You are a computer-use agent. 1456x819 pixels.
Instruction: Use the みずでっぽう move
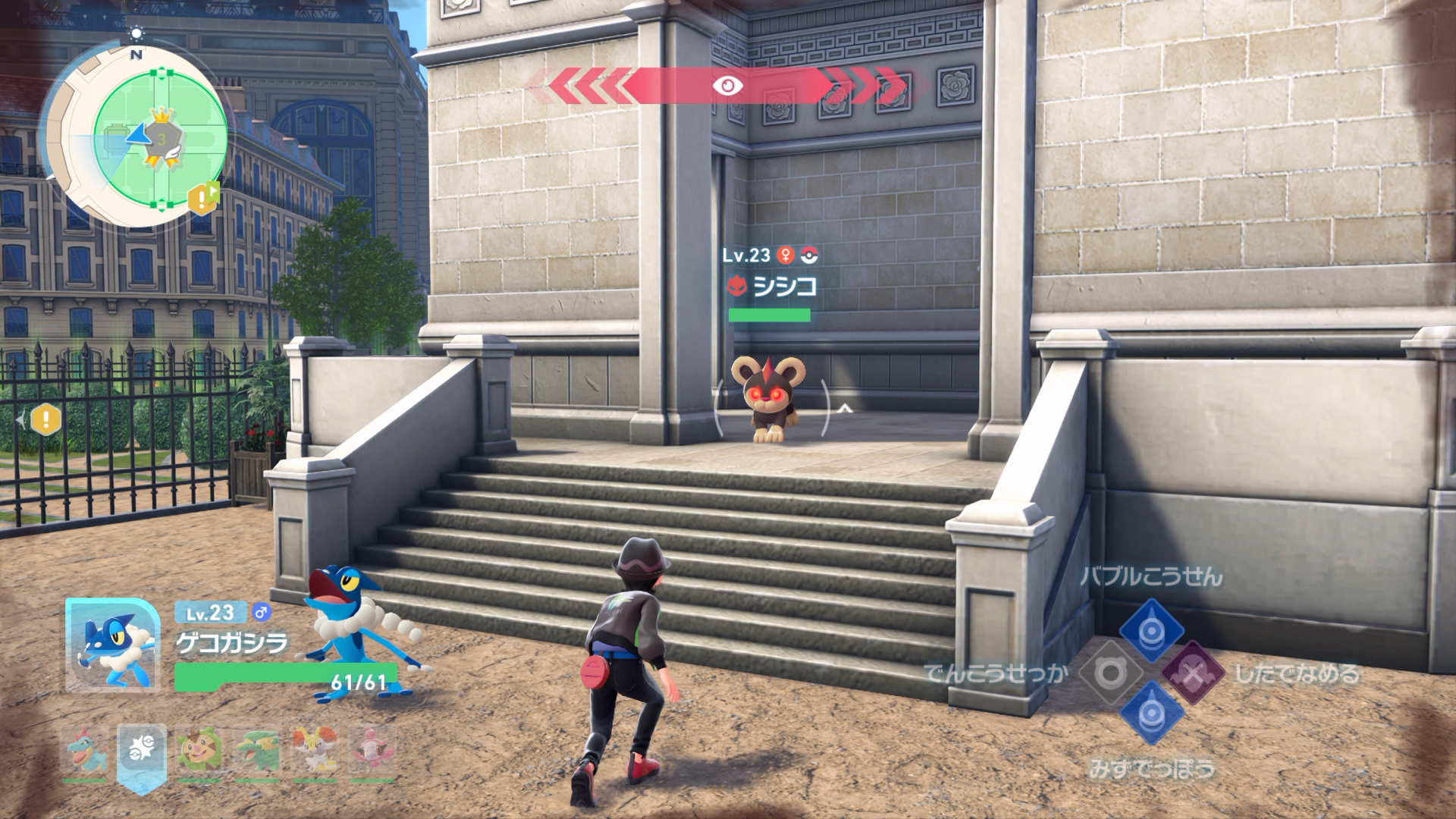(x=1151, y=713)
